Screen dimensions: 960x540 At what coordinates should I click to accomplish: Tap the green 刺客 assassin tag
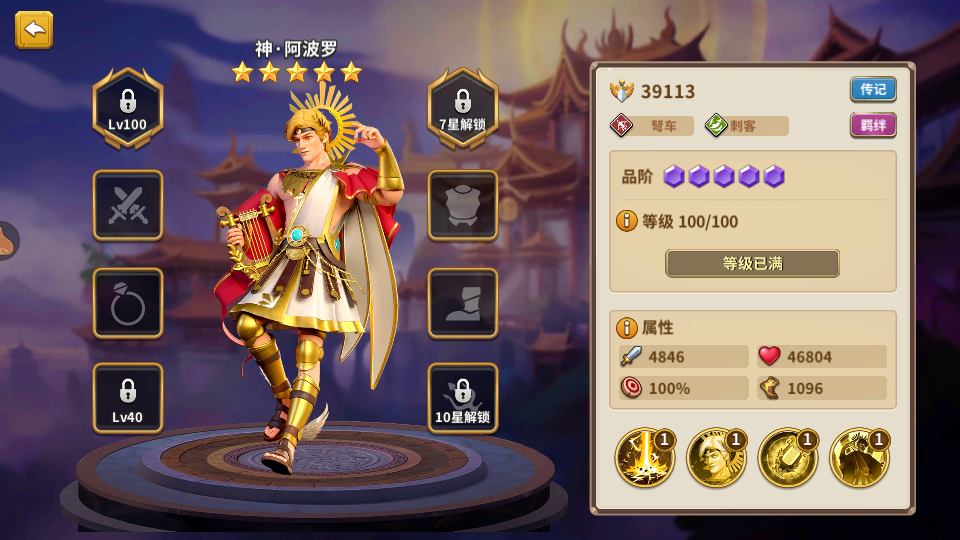coord(746,126)
